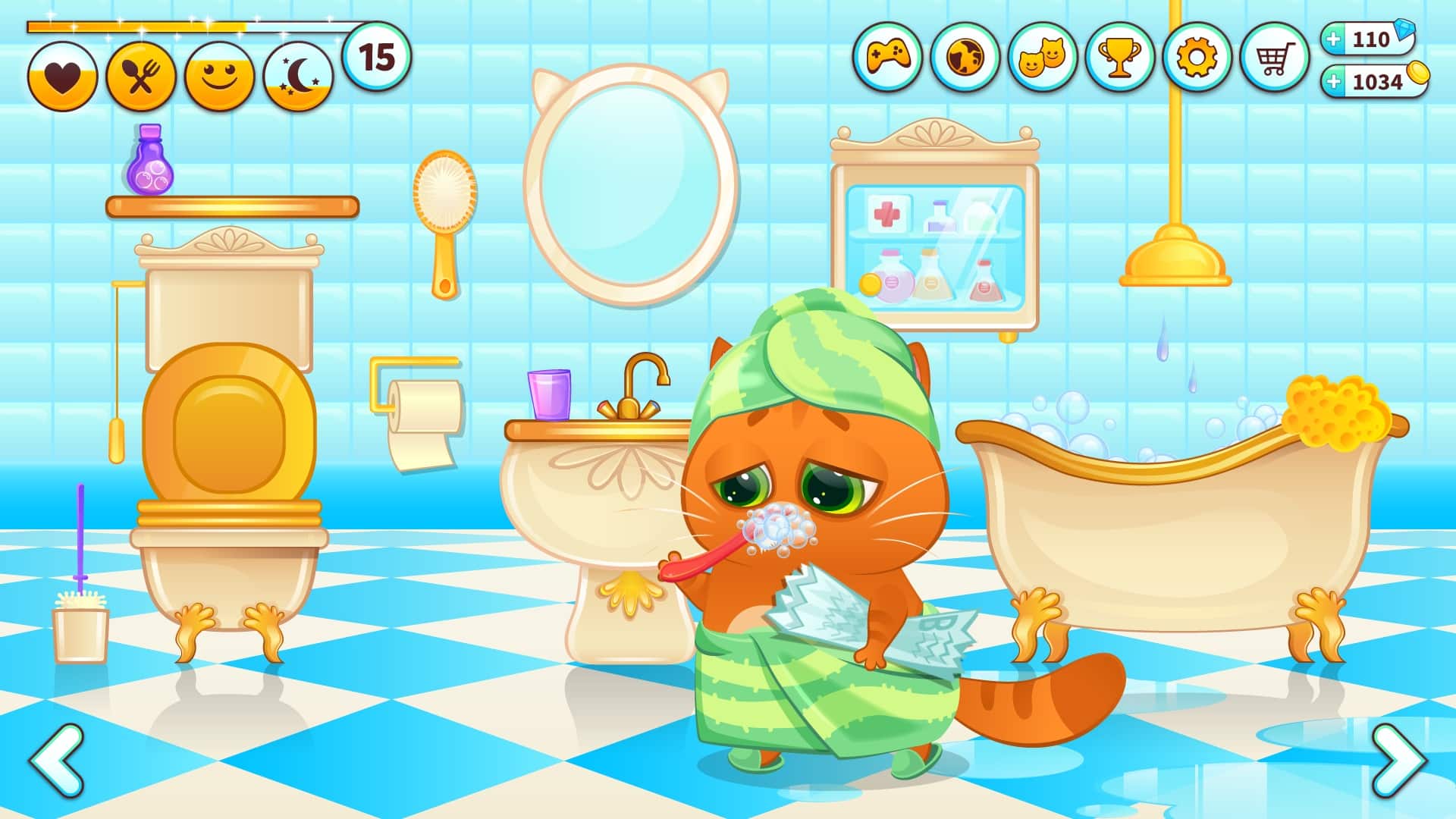Open the globe travel menu
Viewport: 1456px width, 819px height.
pos(965,58)
